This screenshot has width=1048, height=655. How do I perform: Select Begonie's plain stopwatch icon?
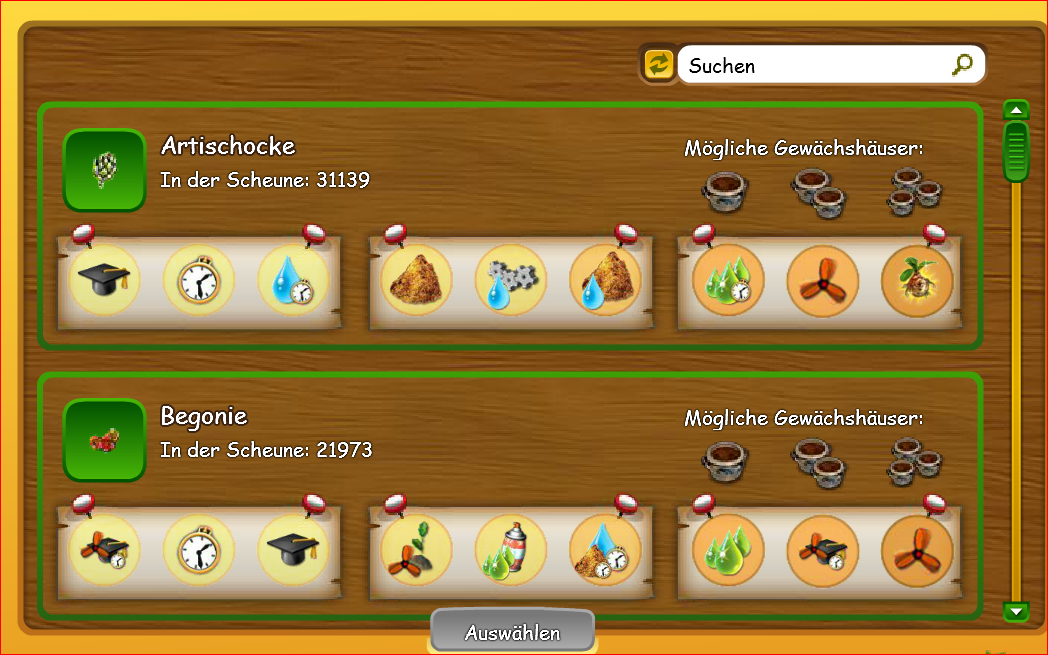point(199,550)
